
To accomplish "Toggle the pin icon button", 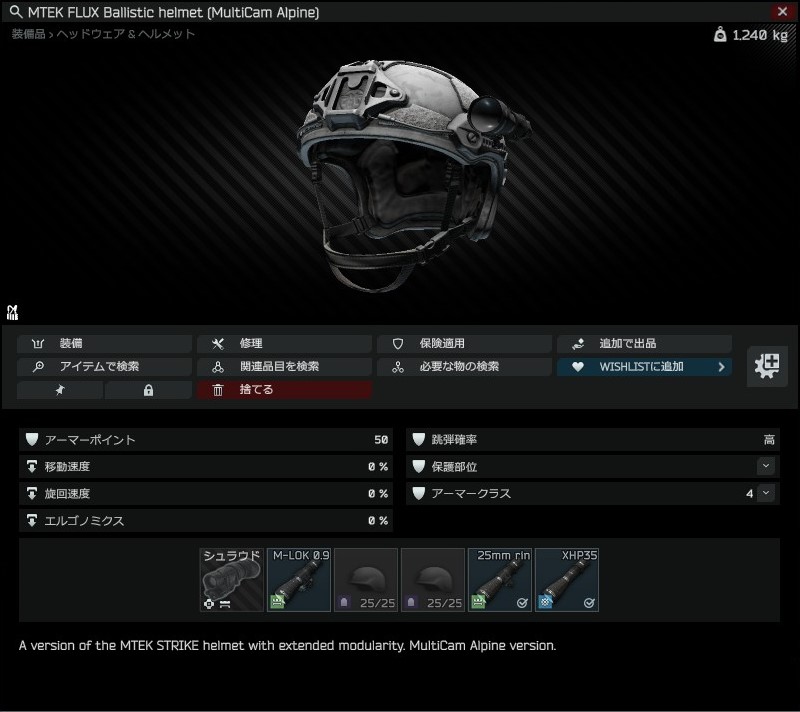I will pyautogui.click(x=59, y=390).
